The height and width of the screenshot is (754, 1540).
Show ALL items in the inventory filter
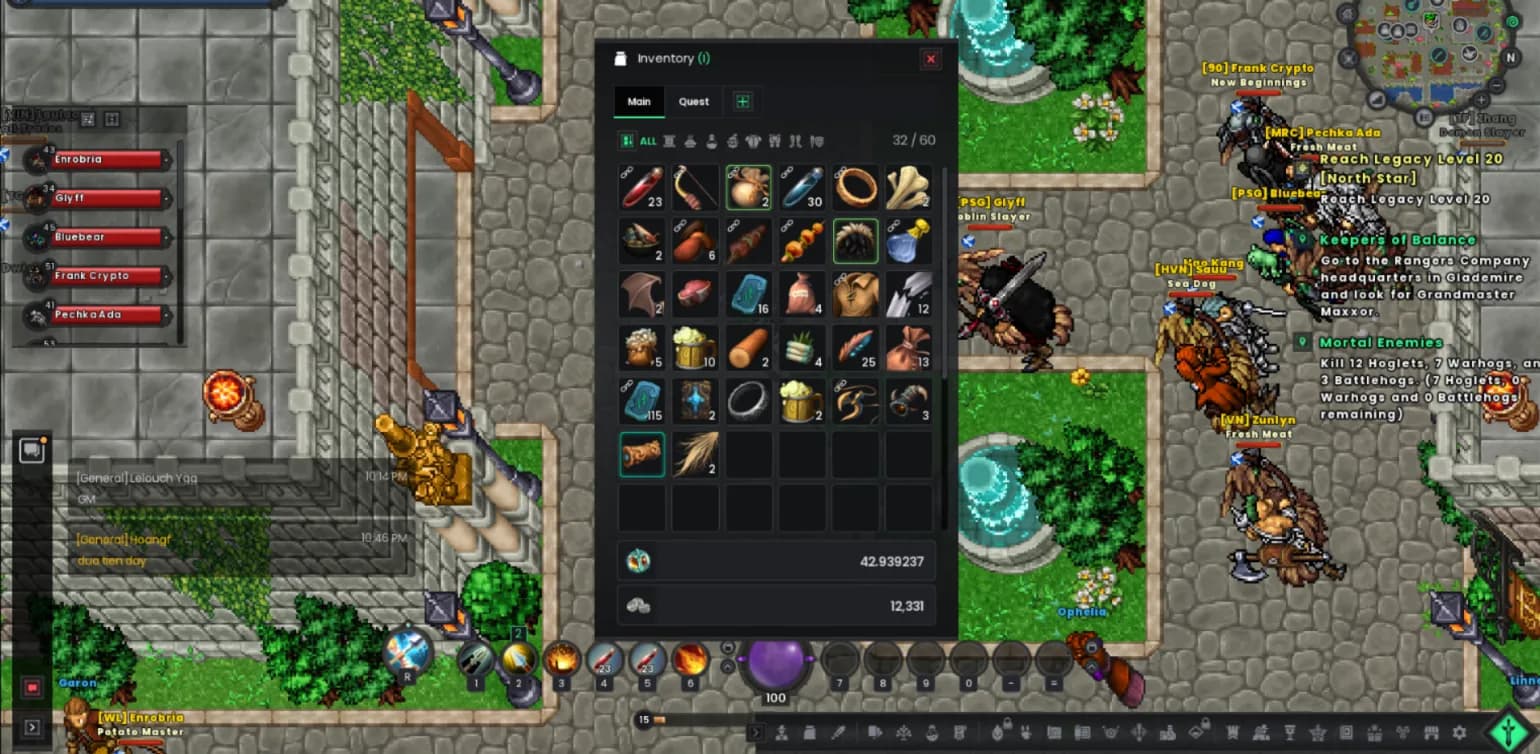tap(639, 141)
